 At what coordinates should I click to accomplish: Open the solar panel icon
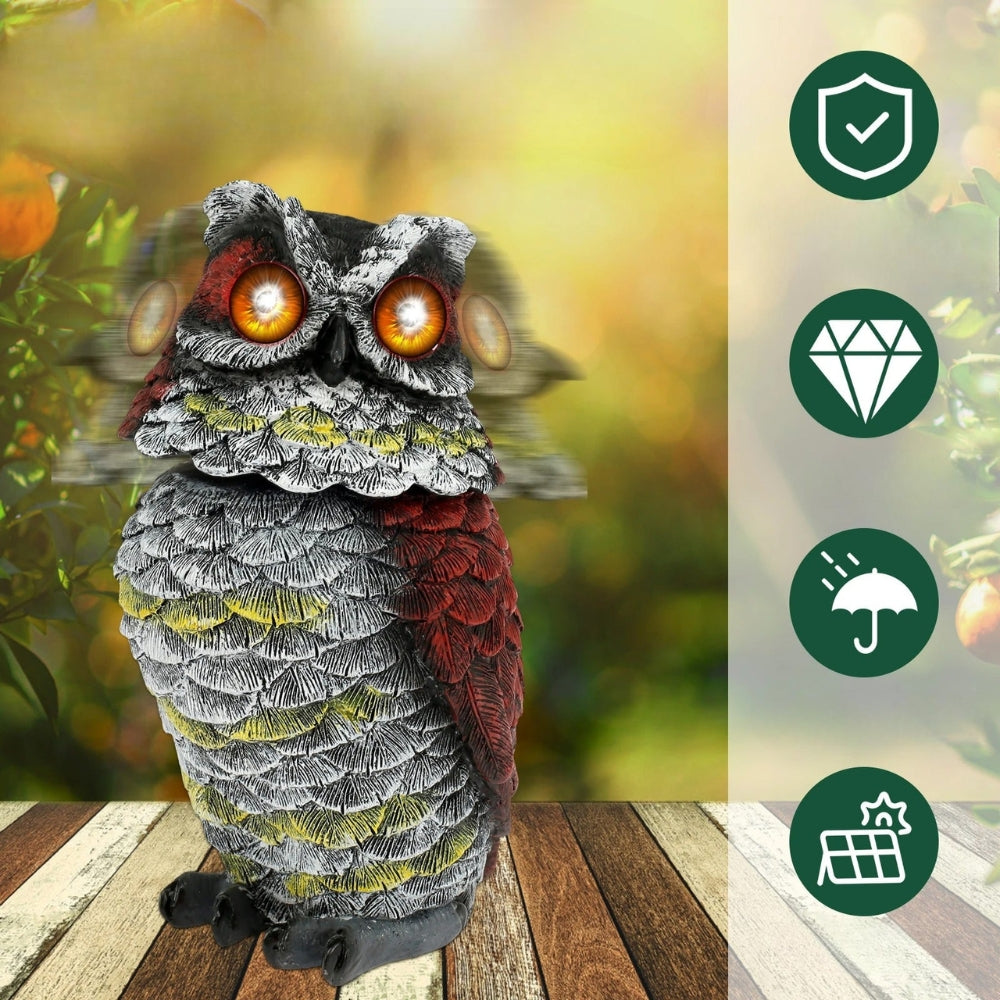[864, 841]
